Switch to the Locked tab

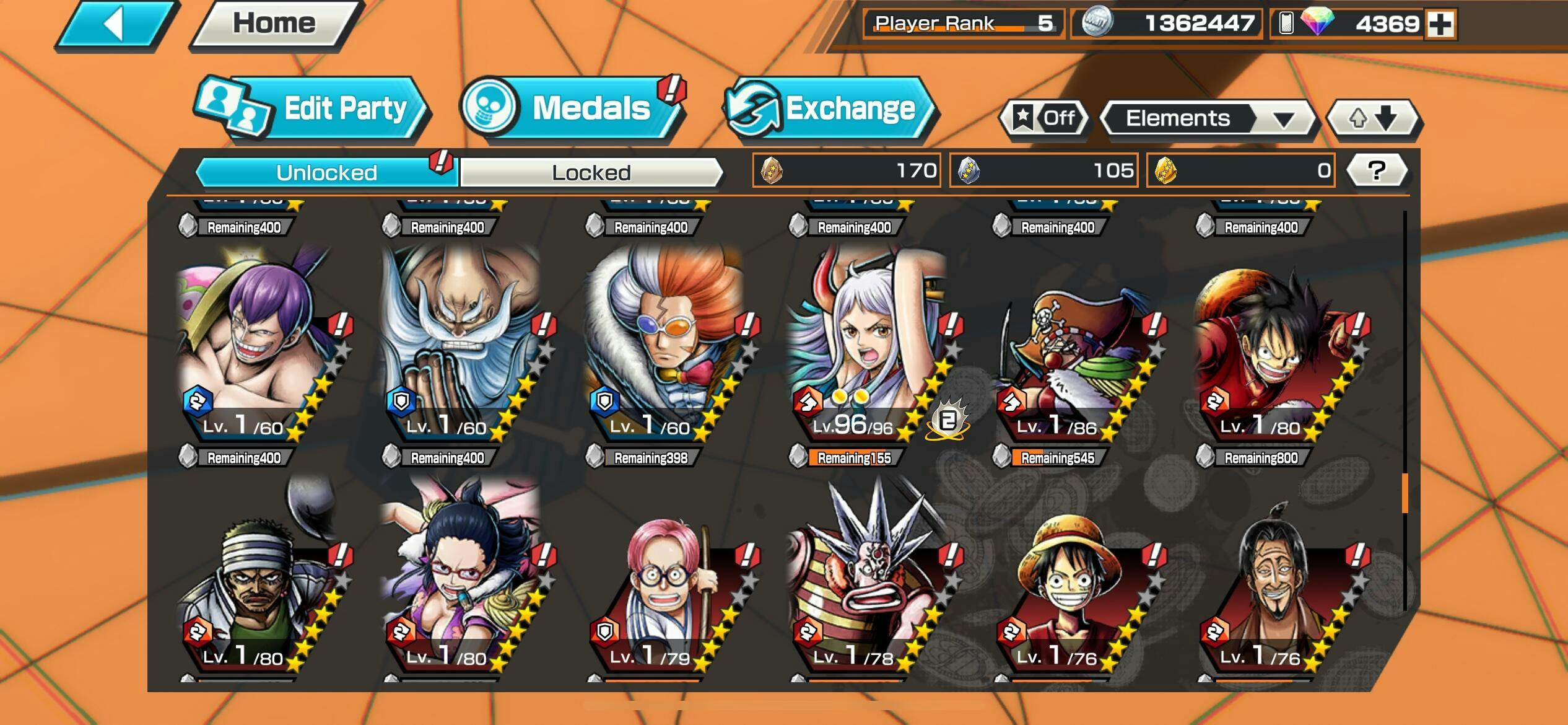click(591, 172)
